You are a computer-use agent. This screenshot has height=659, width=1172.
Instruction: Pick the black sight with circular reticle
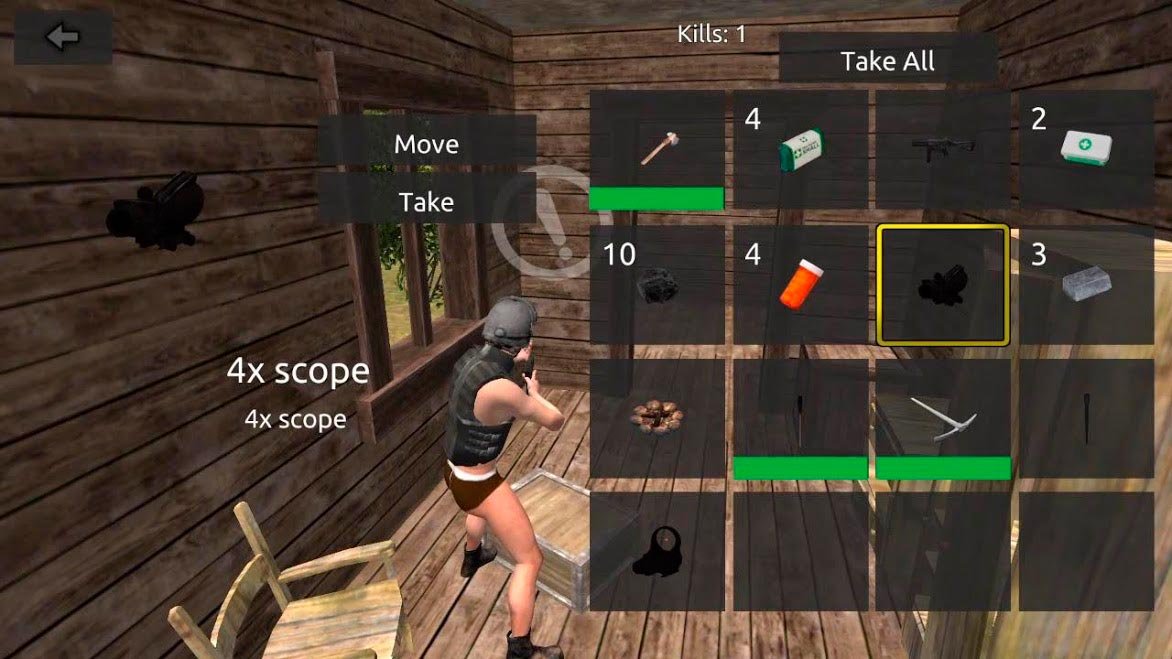coord(657,552)
